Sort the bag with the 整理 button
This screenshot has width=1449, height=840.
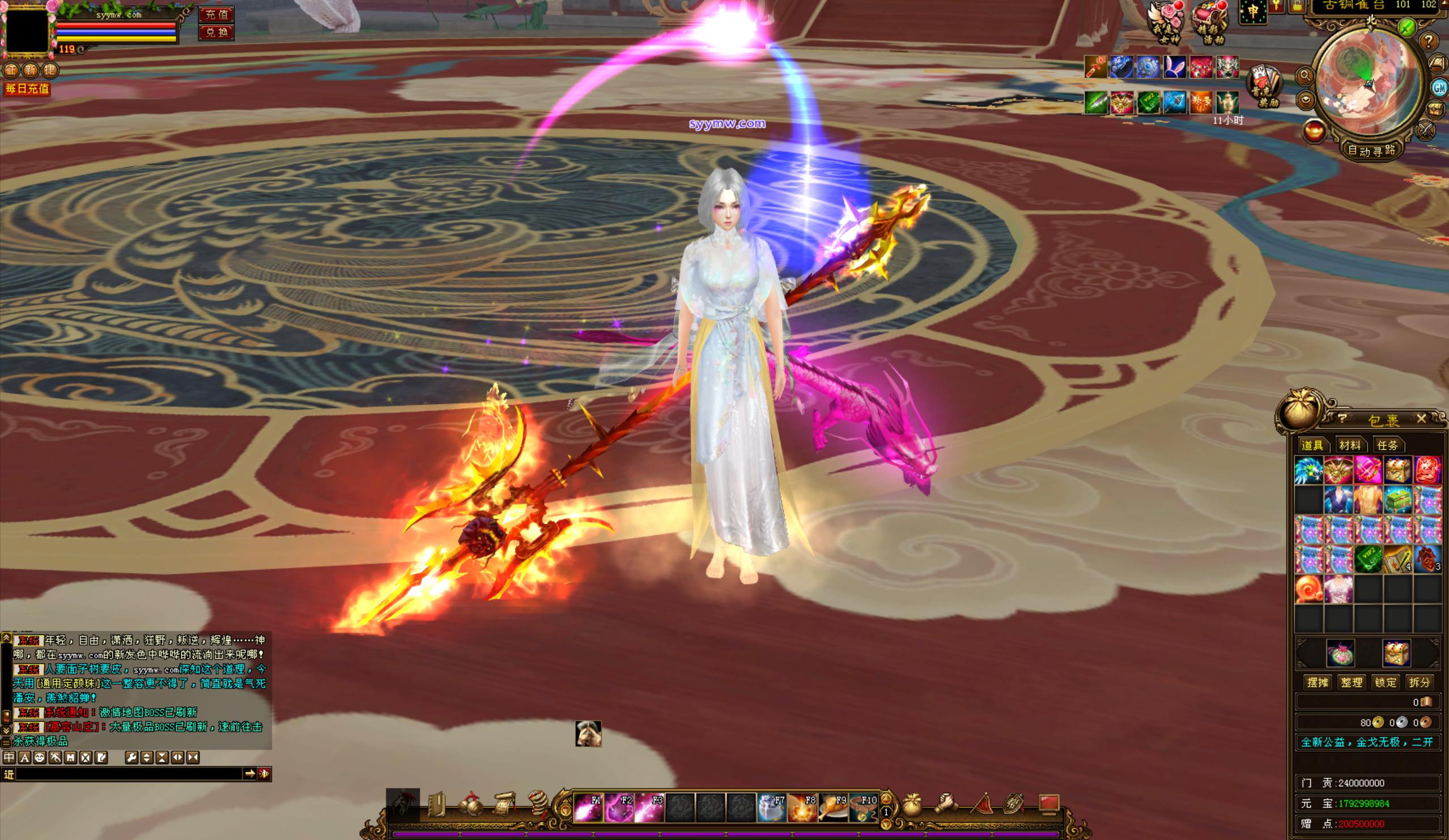coord(1352,683)
